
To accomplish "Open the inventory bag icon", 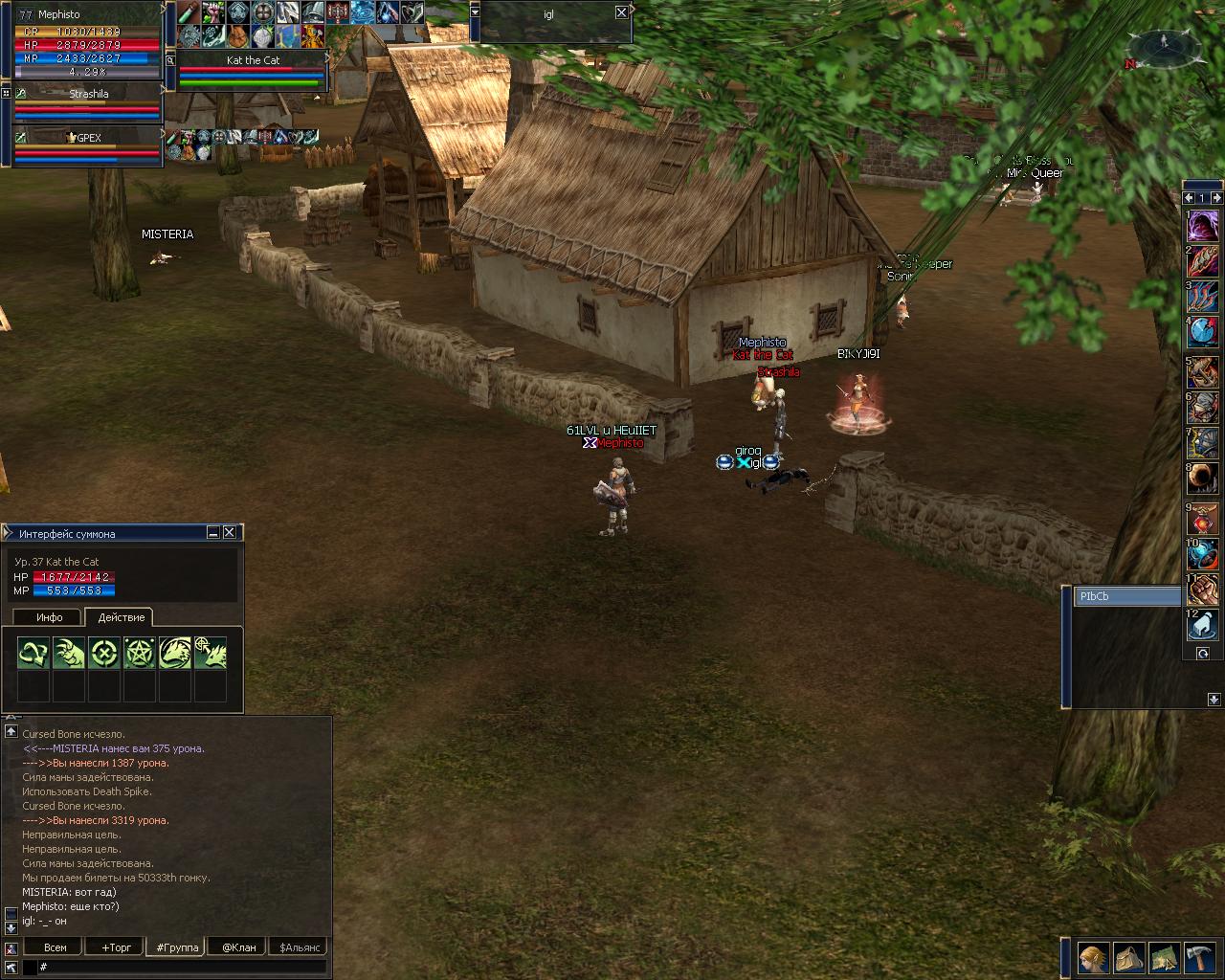I will tap(1128, 957).
